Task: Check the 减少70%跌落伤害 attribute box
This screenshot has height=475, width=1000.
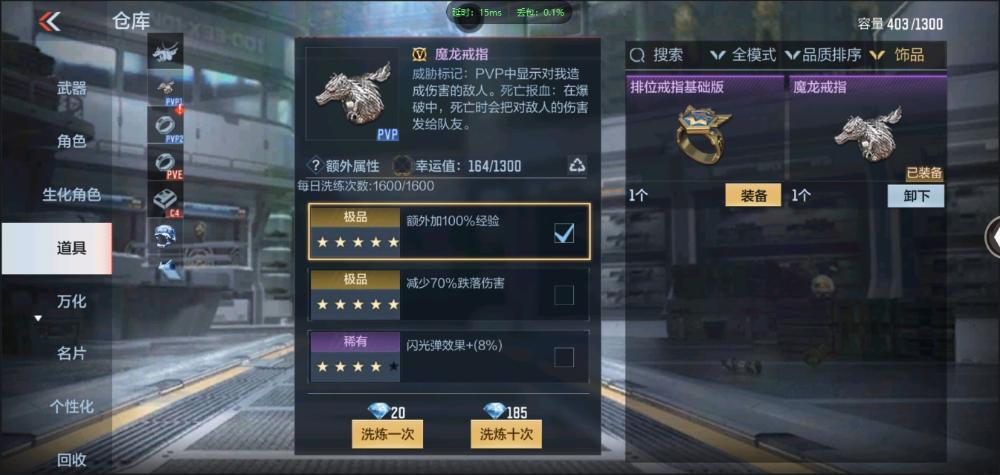Action: pos(564,294)
